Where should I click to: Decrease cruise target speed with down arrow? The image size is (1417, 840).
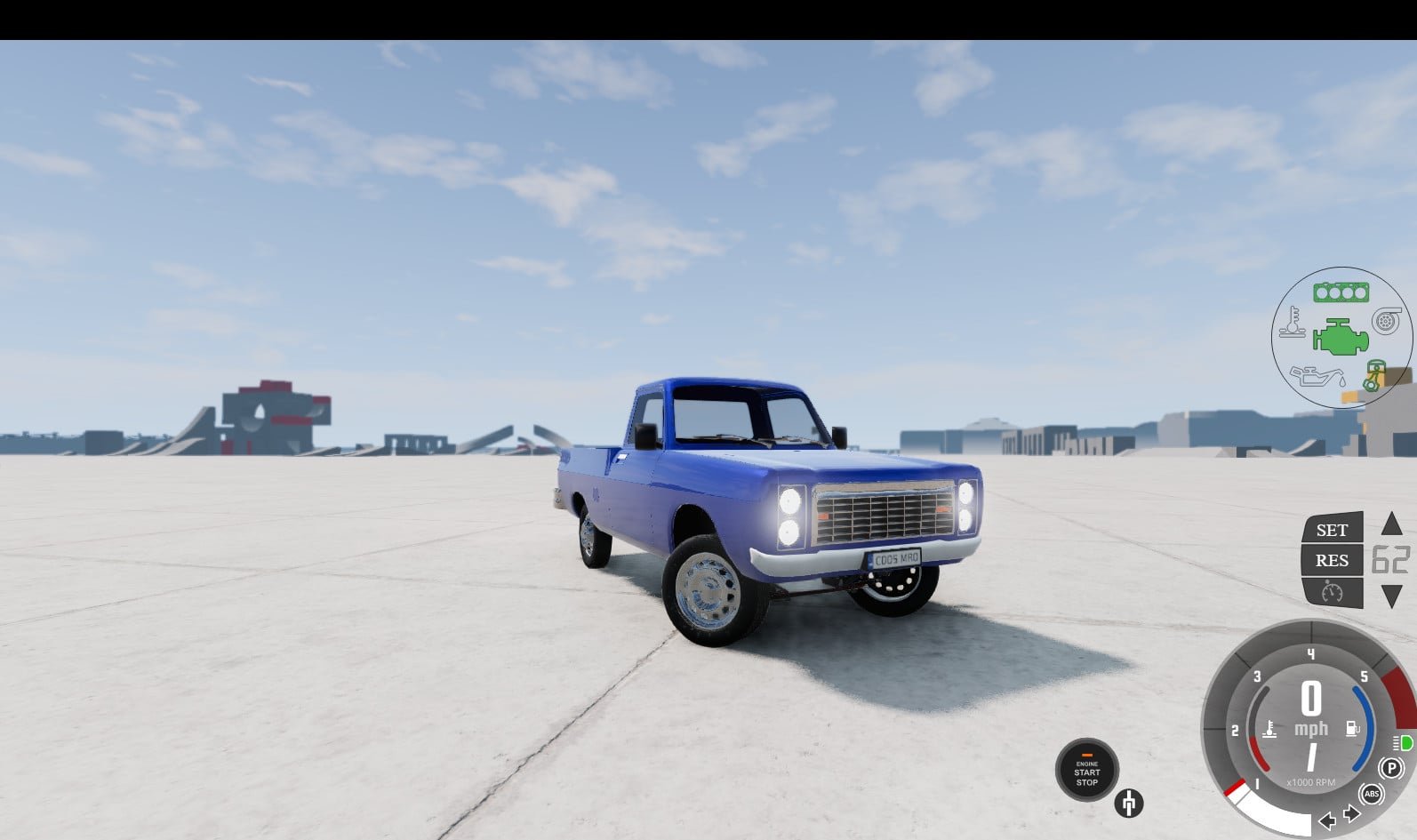coord(1391,596)
